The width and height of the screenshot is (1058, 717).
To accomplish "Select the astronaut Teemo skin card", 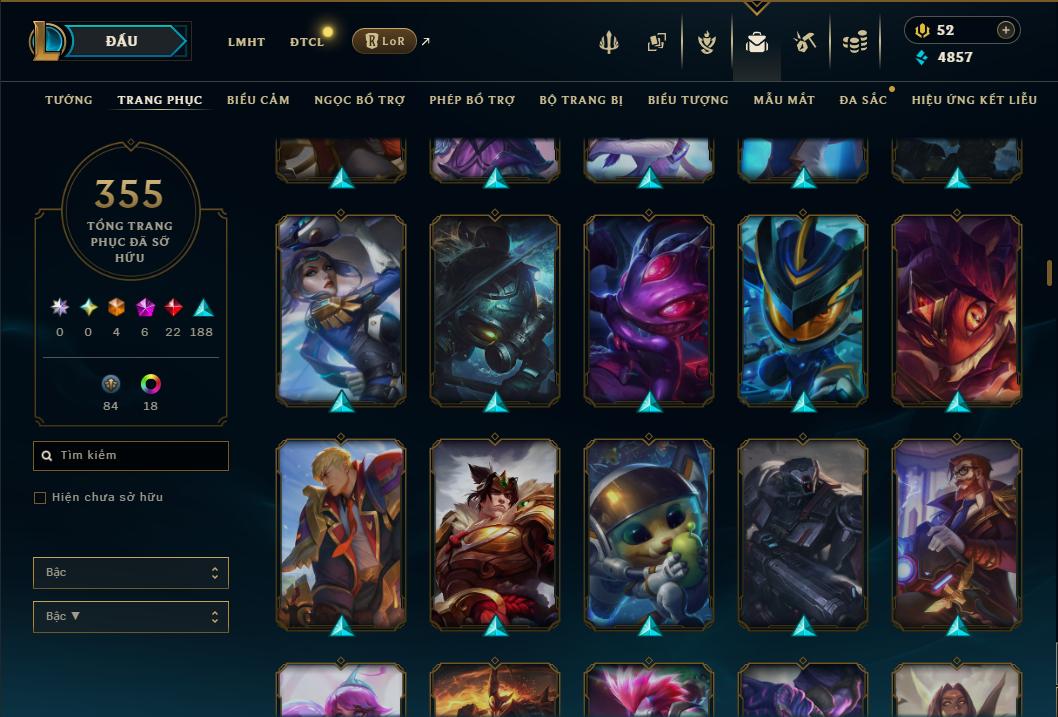I will 649,534.
